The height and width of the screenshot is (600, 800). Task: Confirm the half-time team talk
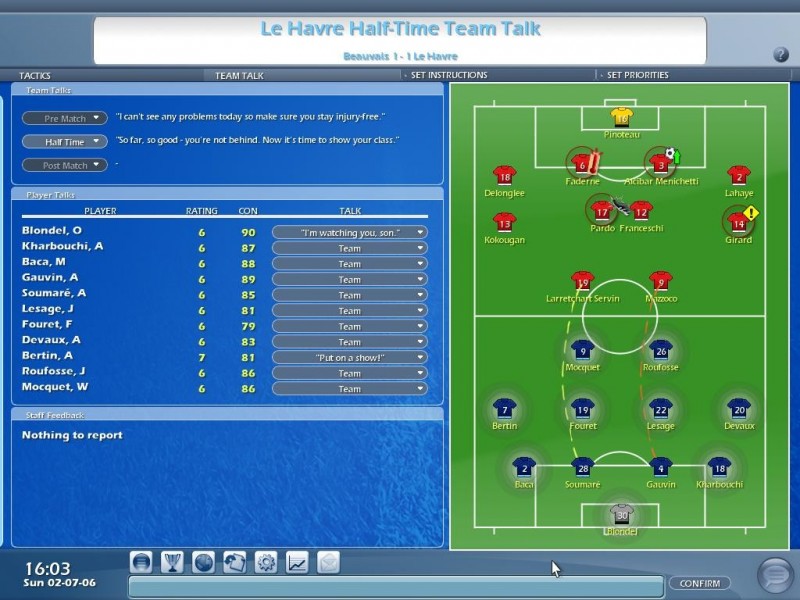tap(698, 583)
